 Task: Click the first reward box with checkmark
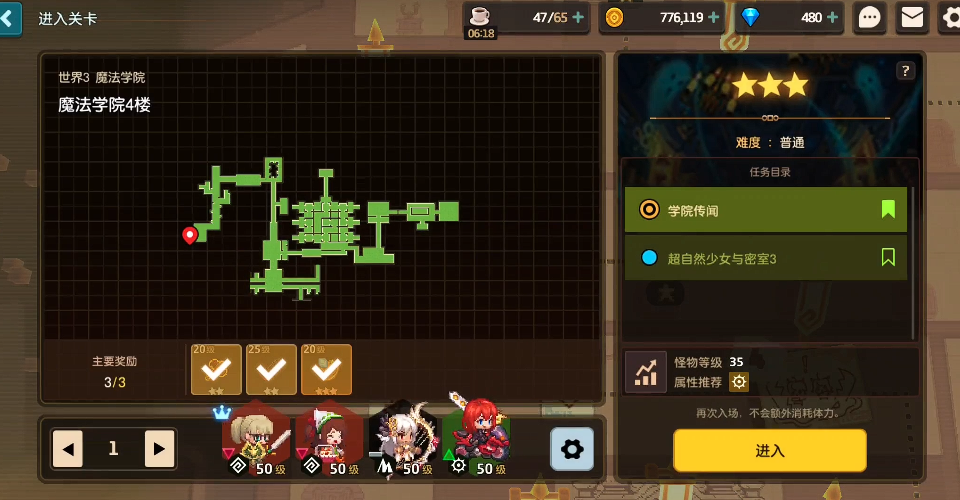[x=216, y=370]
